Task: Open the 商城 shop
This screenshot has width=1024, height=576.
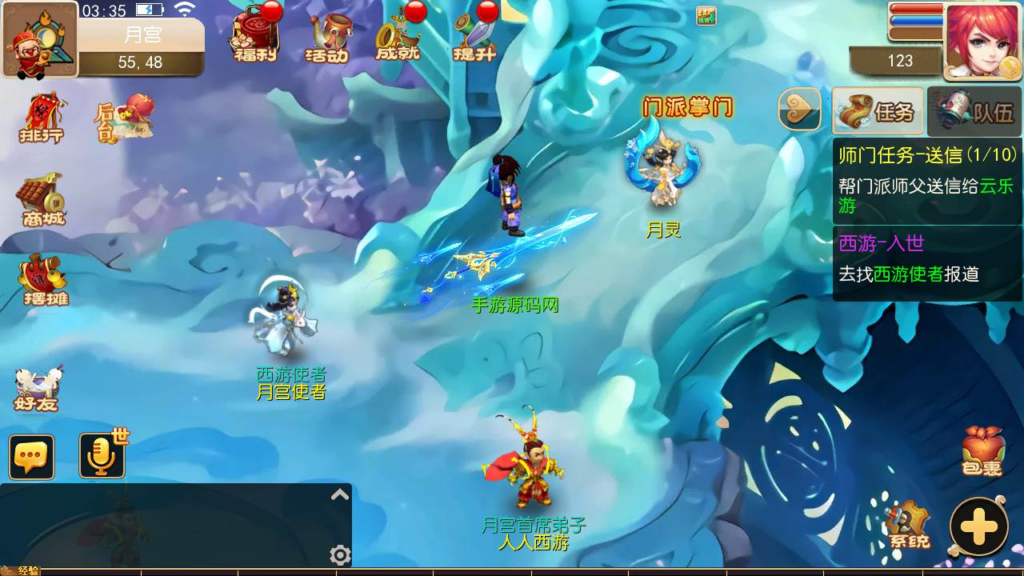Action: click(40, 200)
